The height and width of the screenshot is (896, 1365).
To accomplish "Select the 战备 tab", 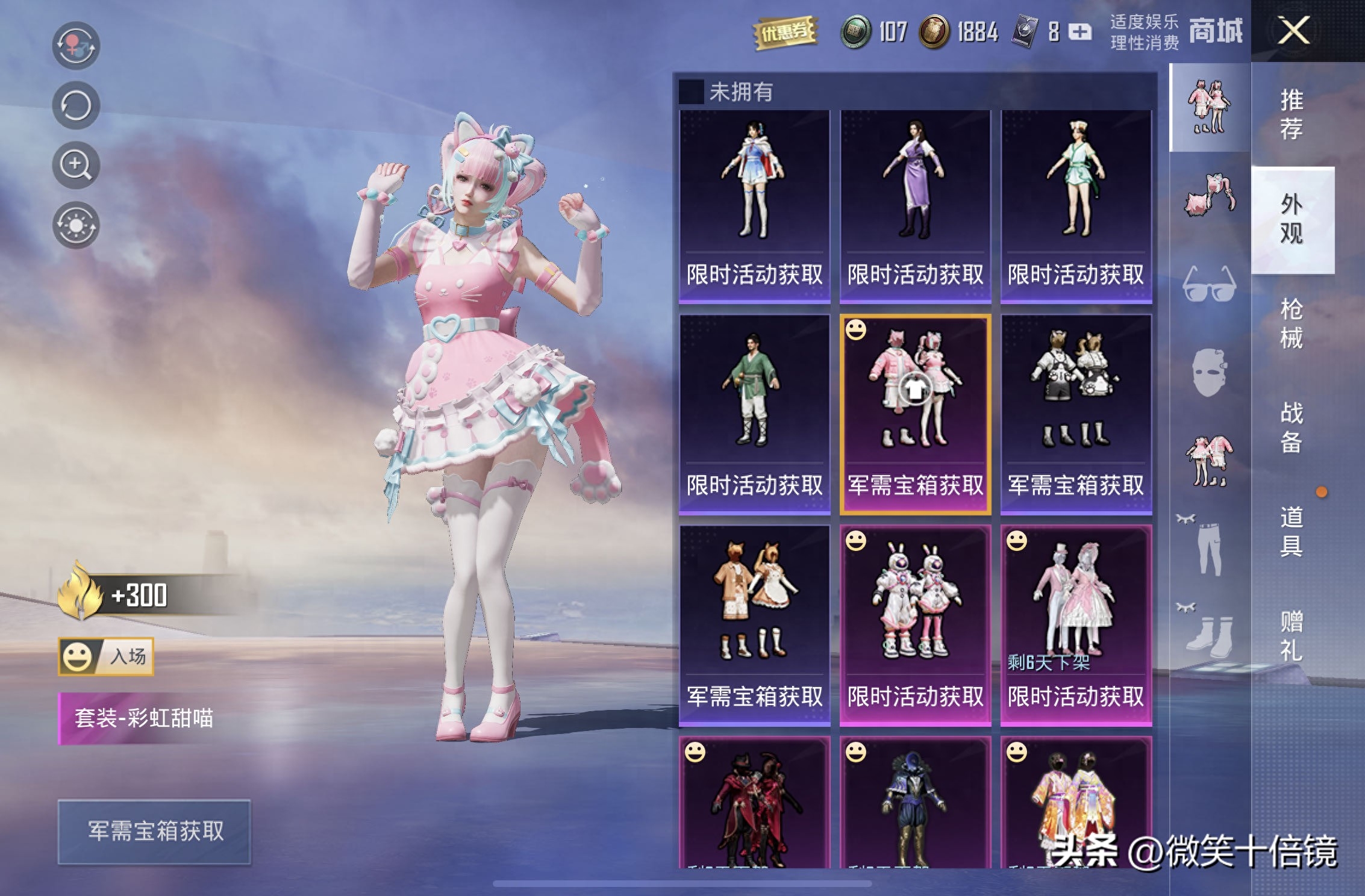I will coord(1292,427).
